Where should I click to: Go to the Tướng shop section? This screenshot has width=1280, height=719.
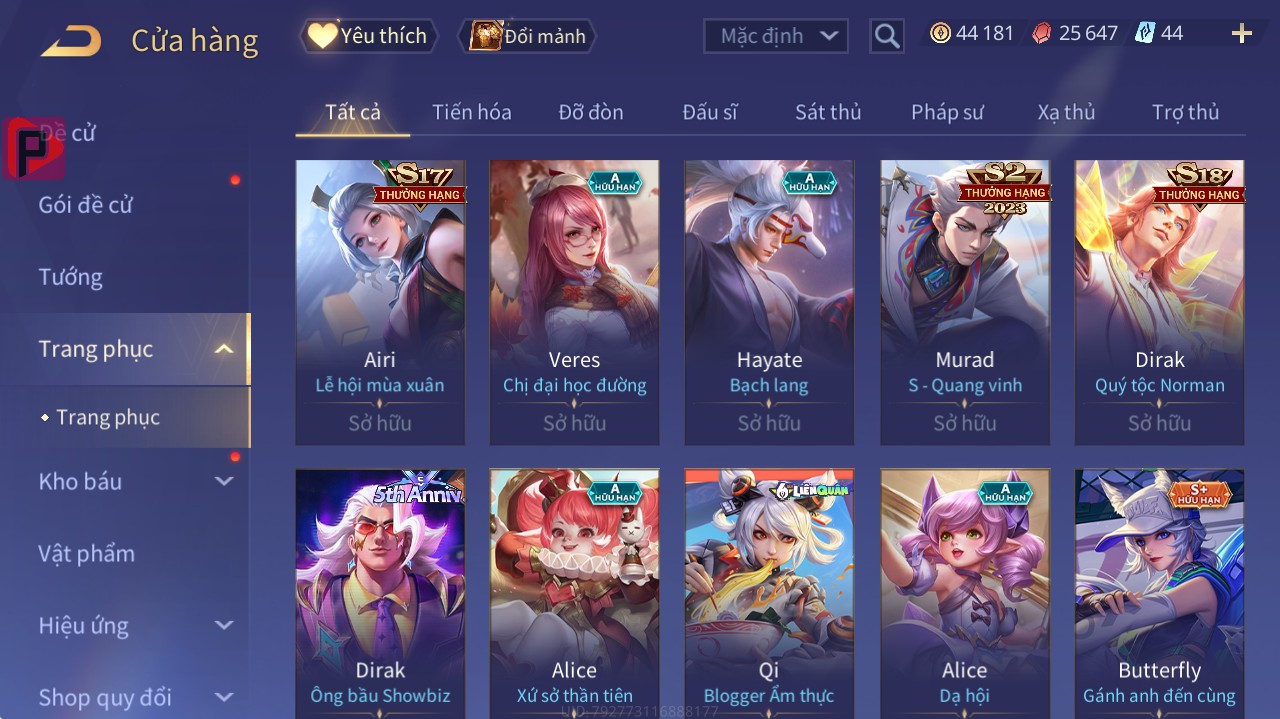[x=71, y=277]
